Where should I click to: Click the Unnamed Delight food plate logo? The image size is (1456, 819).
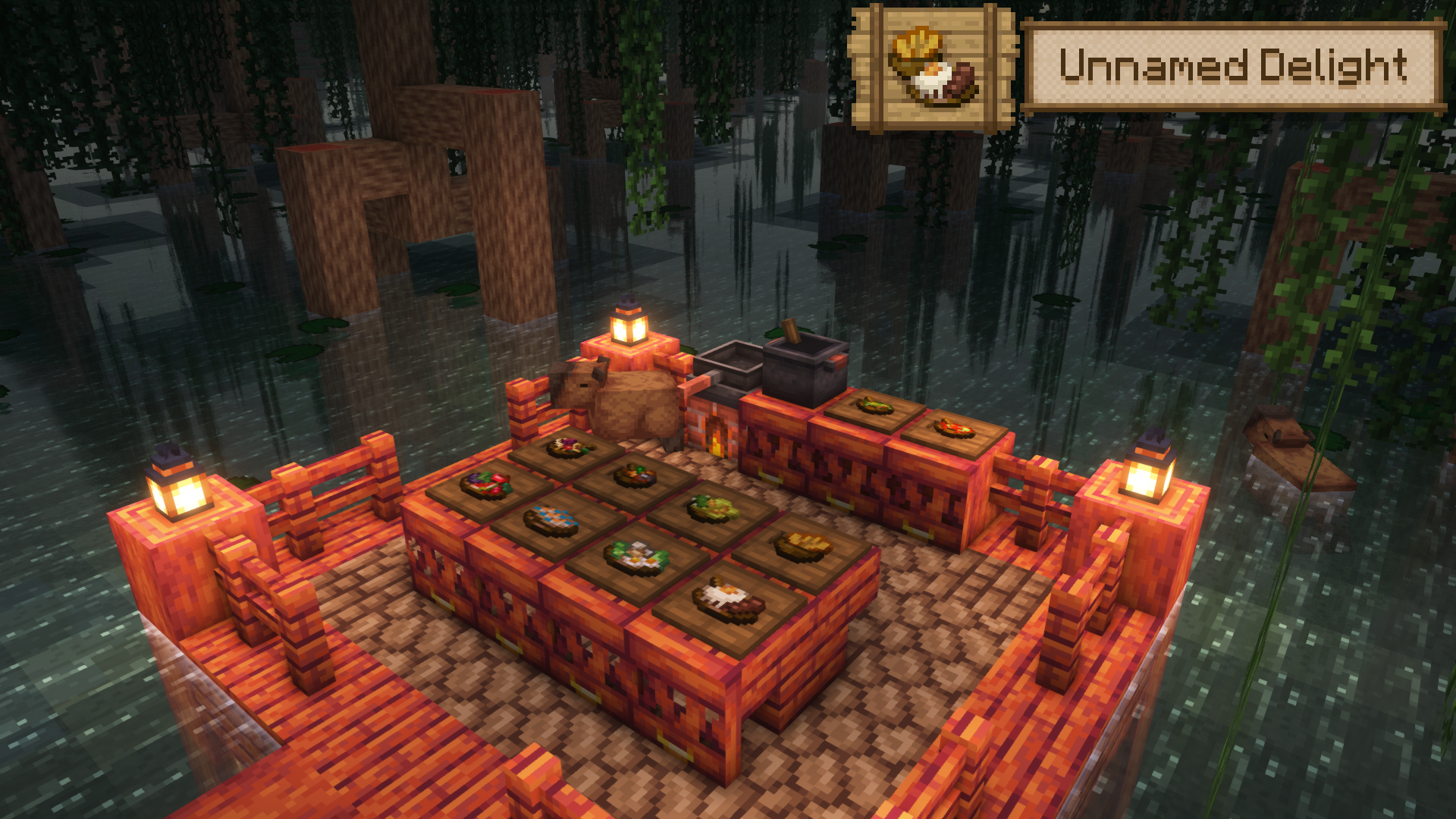pyautogui.click(x=933, y=67)
